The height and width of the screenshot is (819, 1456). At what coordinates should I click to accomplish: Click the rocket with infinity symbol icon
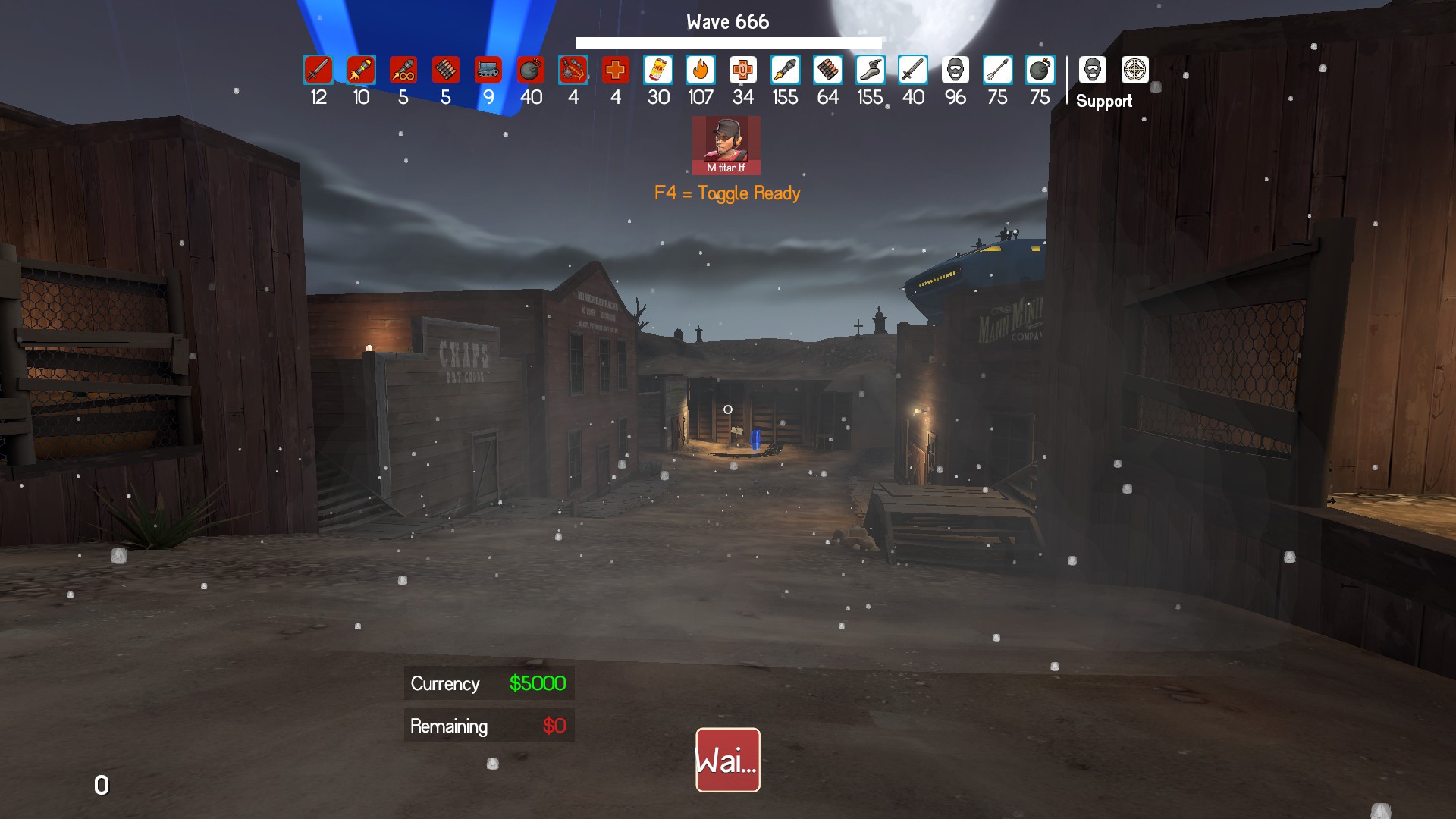coord(403,71)
